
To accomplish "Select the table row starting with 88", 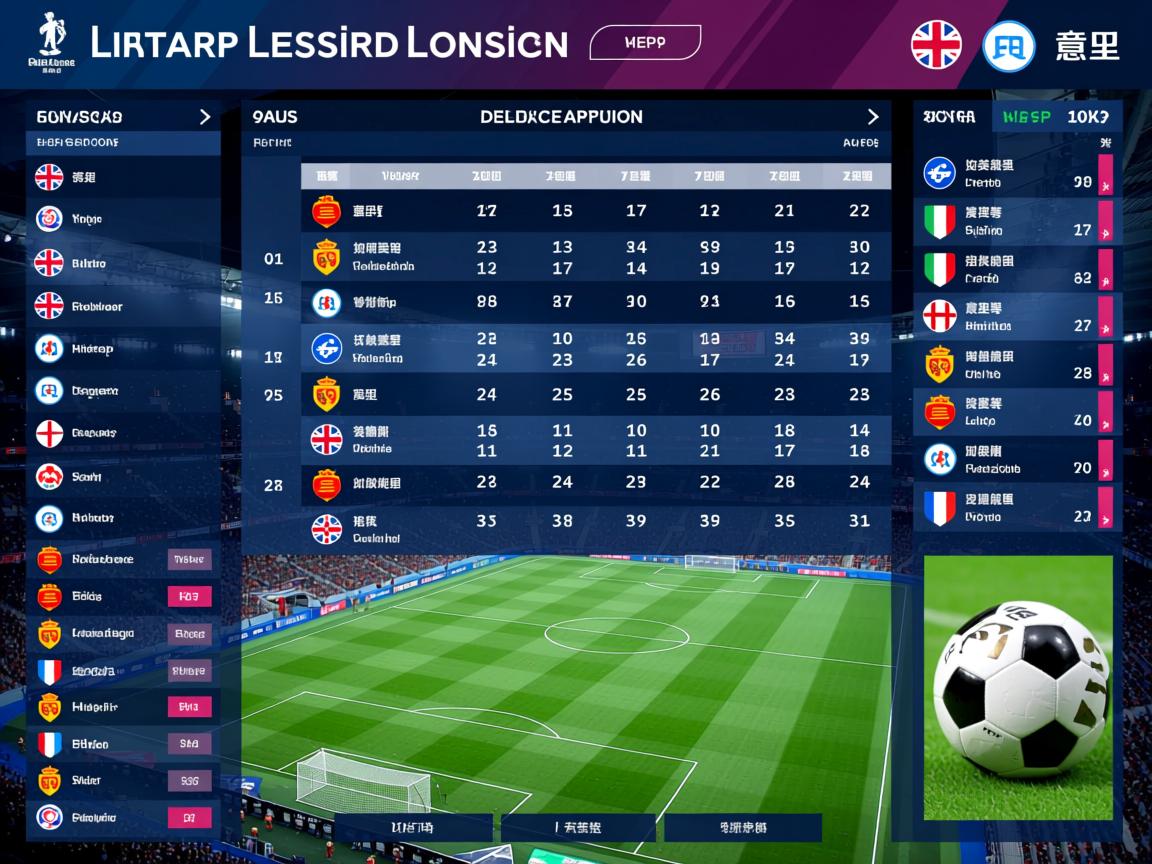I will [x=595, y=302].
